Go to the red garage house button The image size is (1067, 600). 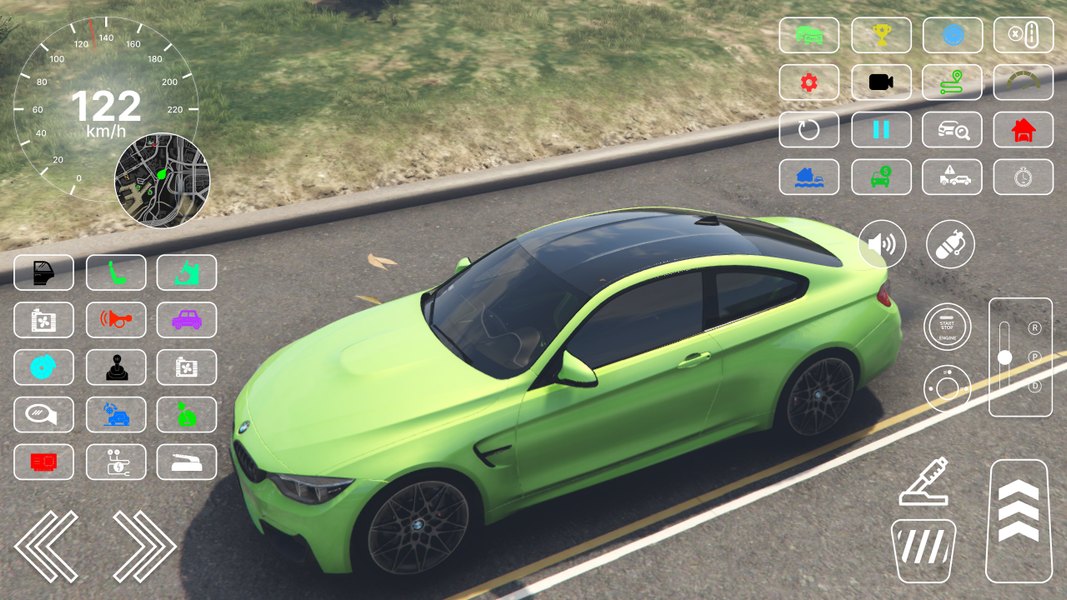click(1023, 130)
